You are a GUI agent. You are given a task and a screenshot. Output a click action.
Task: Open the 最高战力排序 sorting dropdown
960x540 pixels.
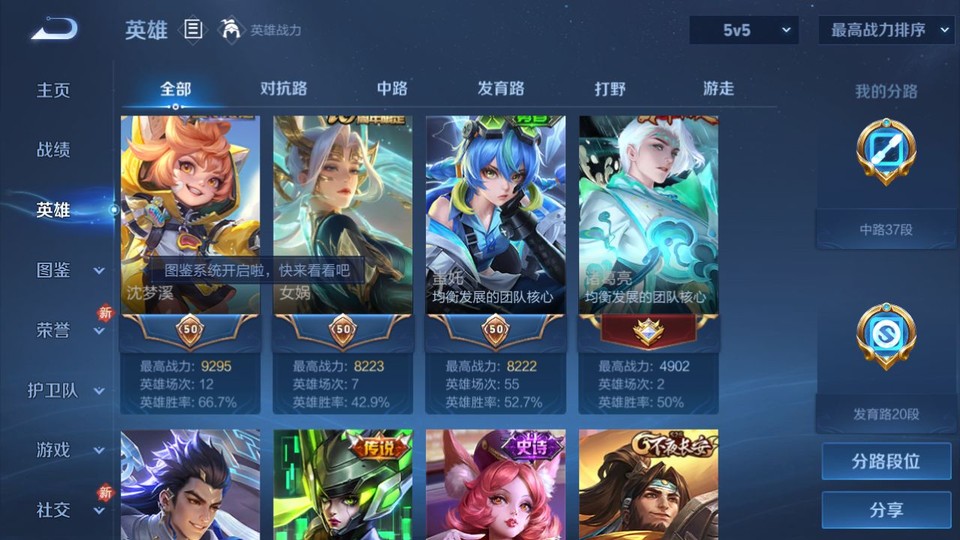pyautogui.click(x=886, y=31)
